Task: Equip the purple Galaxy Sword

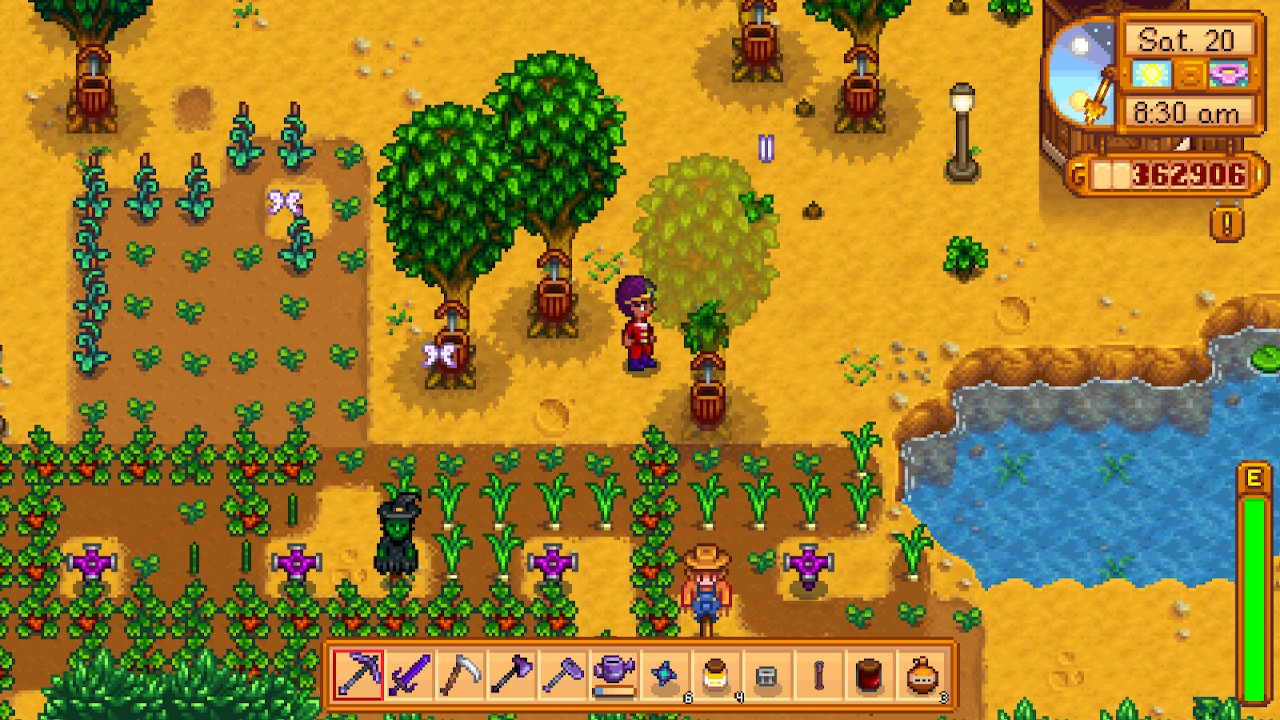Action: pos(410,675)
